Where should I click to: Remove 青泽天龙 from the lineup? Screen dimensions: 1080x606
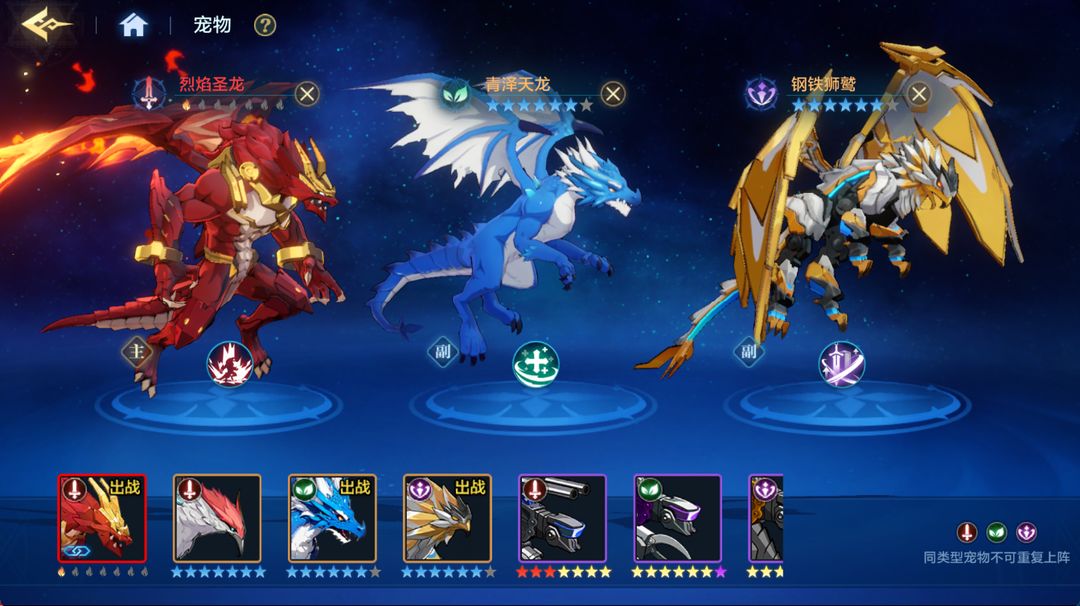pos(612,94)
